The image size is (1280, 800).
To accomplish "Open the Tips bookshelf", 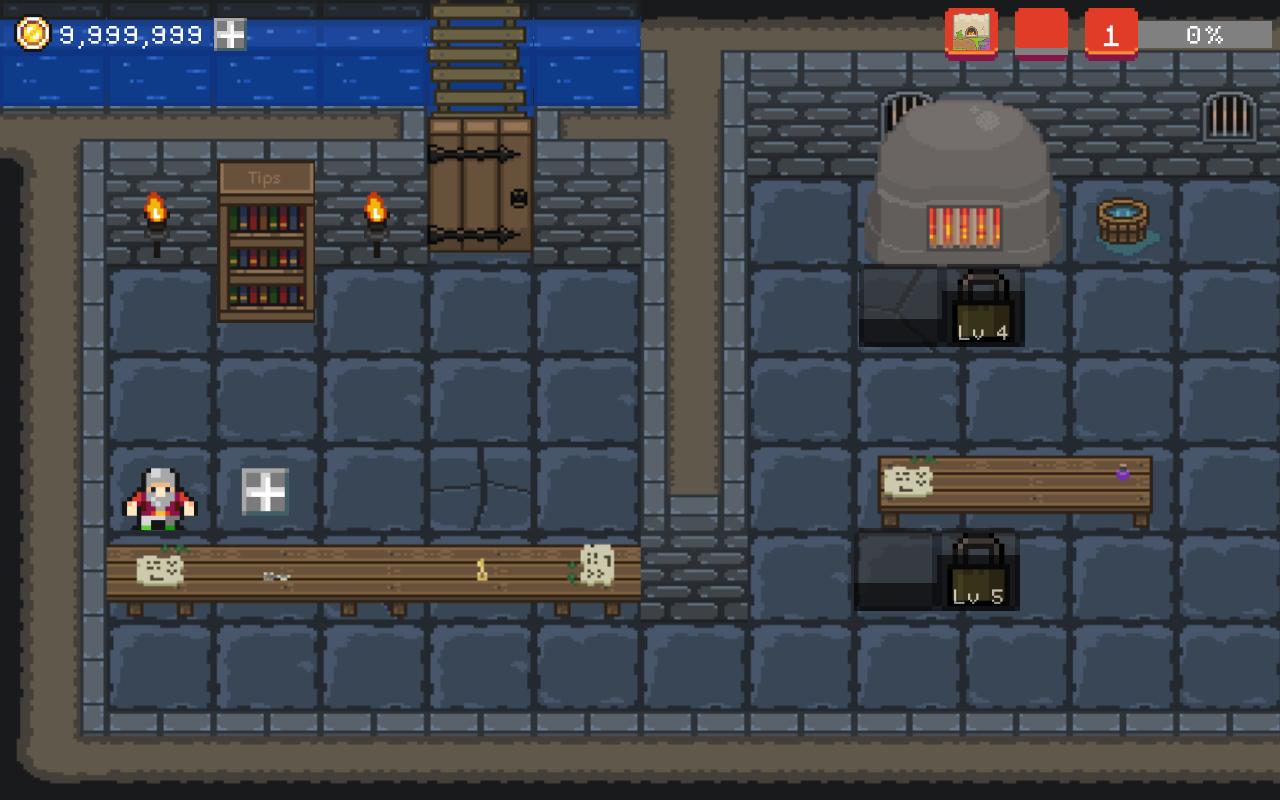I will 266,242.
